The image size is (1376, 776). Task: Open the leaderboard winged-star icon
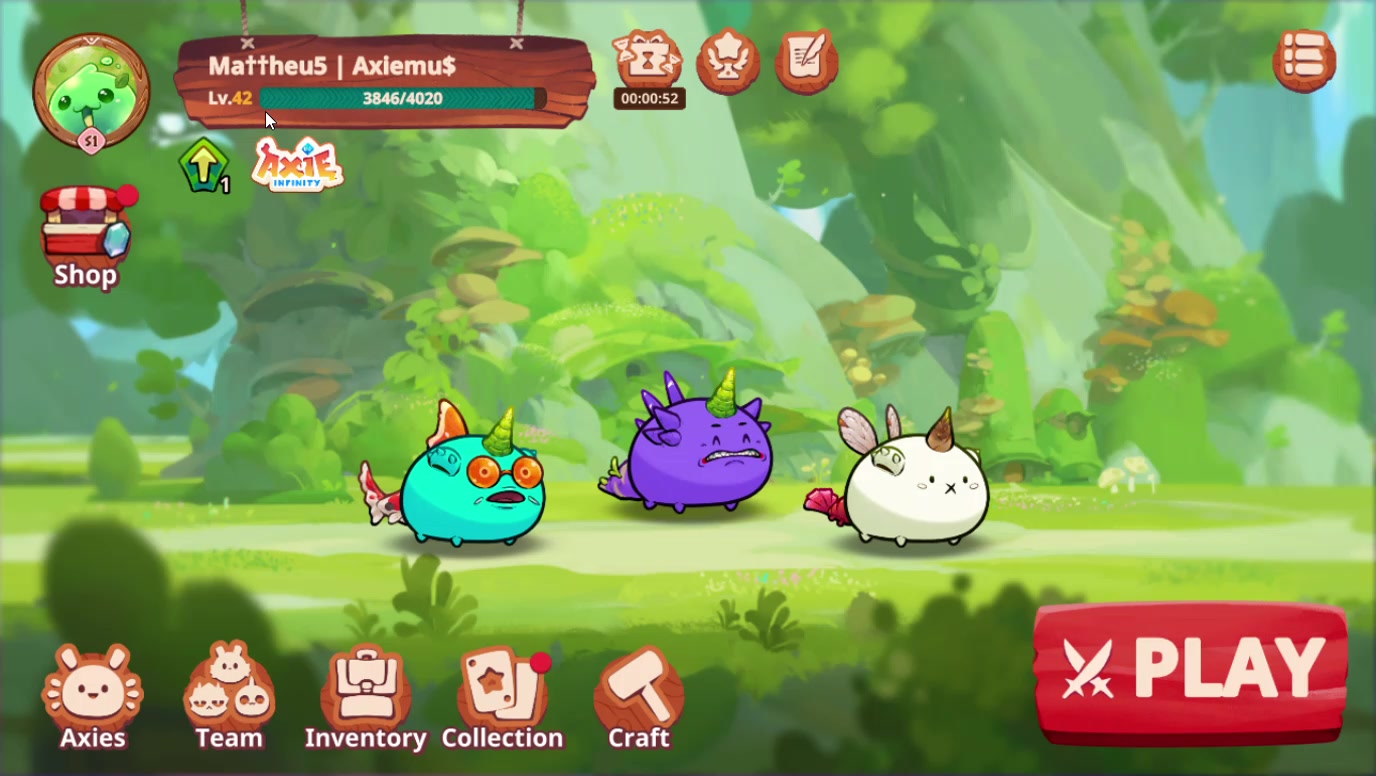727,62
